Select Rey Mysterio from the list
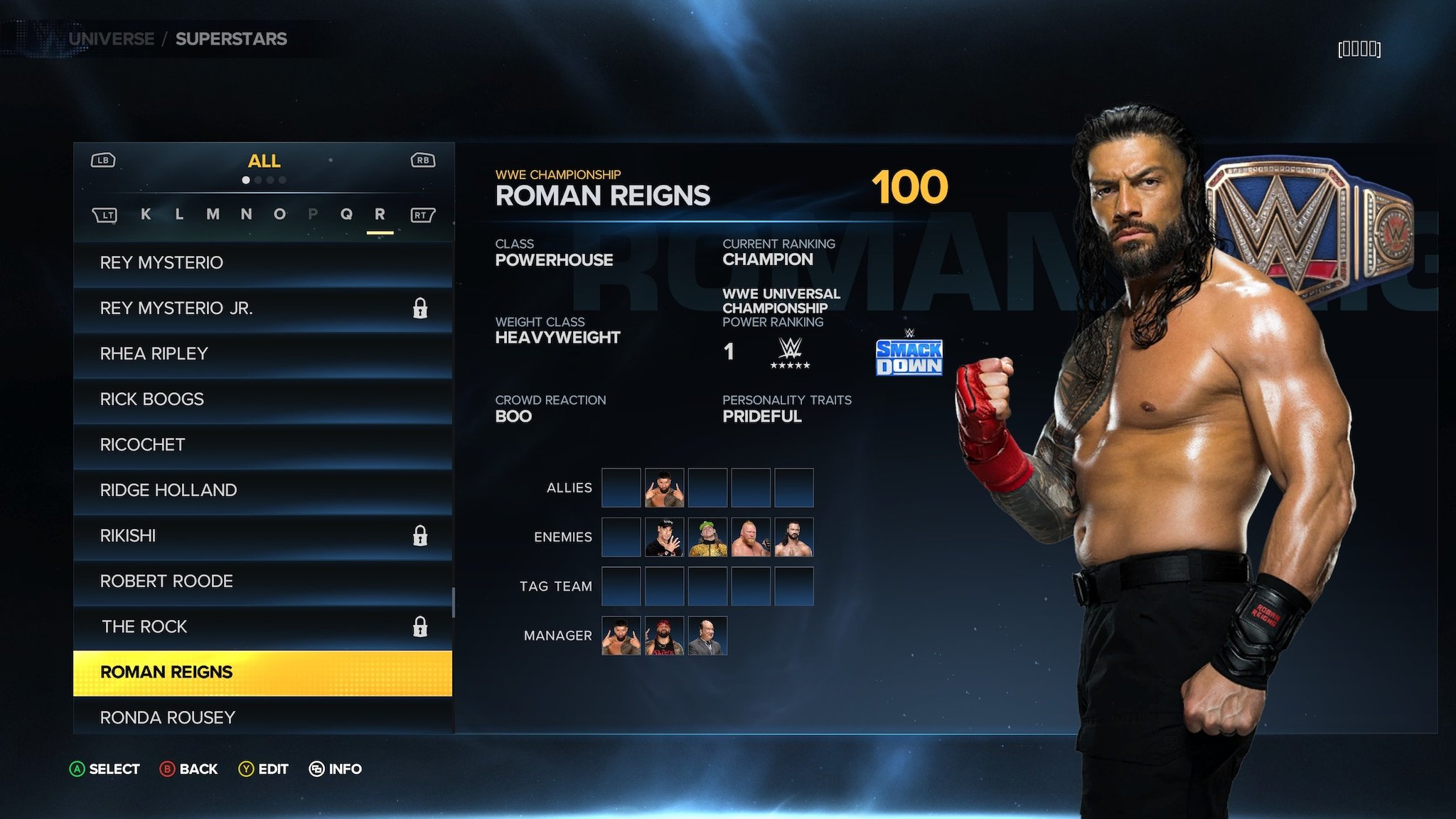 (262, 263)
